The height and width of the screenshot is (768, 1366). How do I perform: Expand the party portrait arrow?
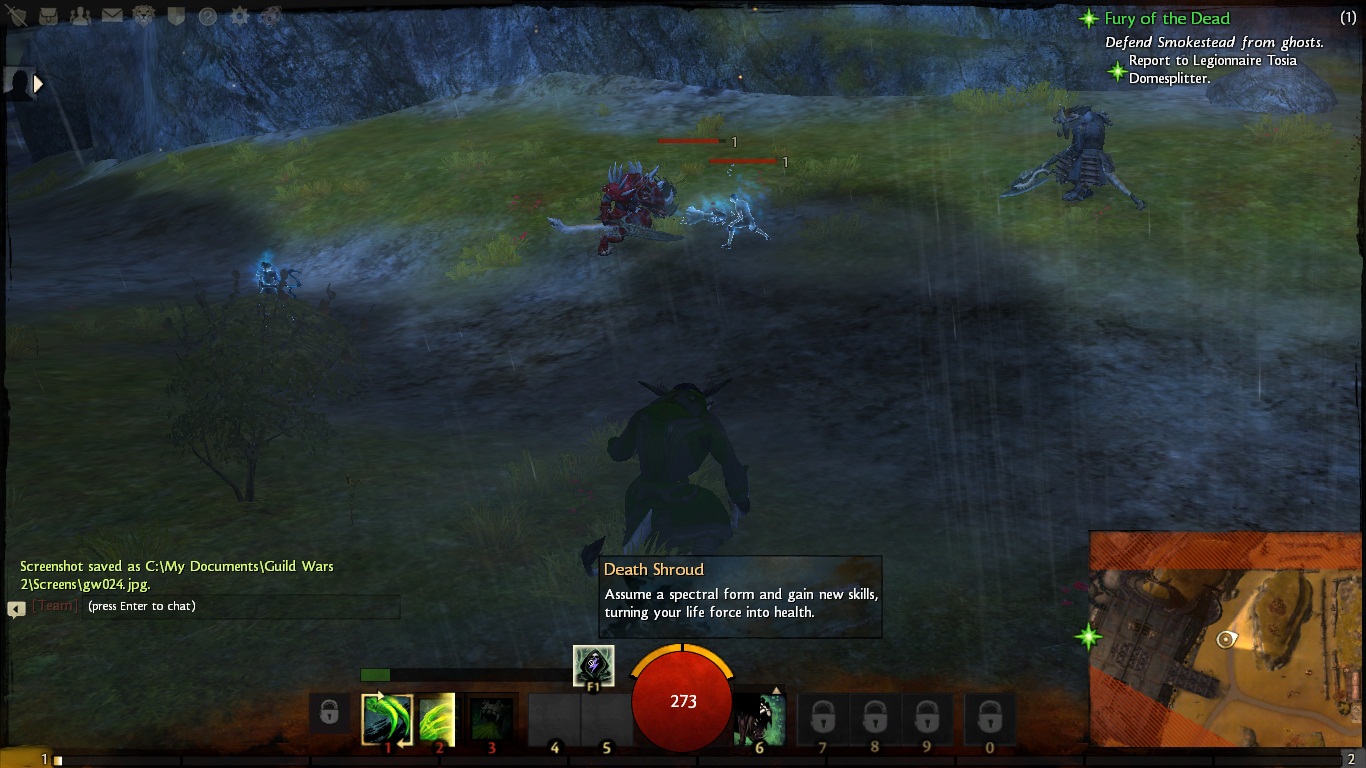pyautogui.click(x=39, y=85)
